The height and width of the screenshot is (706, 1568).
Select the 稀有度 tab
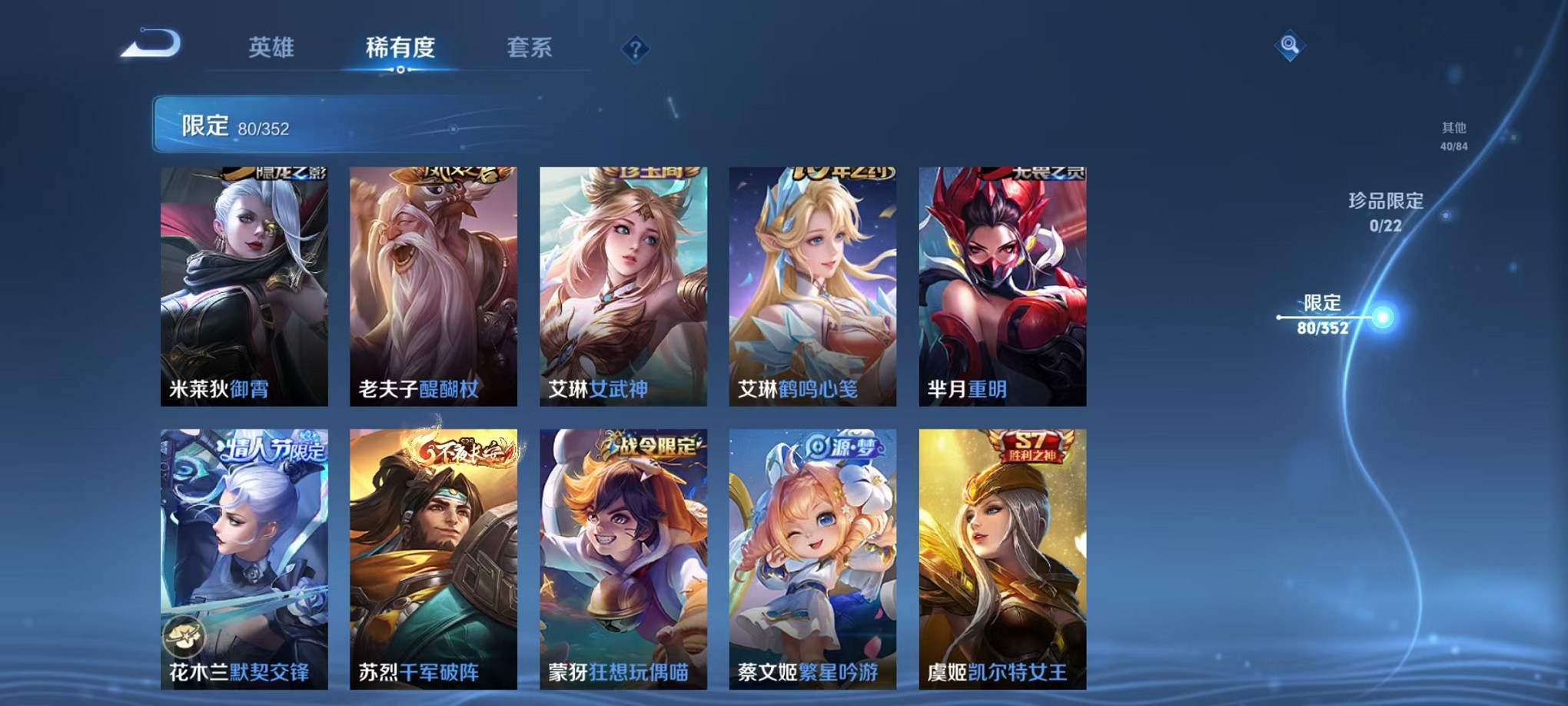[400, 48]
